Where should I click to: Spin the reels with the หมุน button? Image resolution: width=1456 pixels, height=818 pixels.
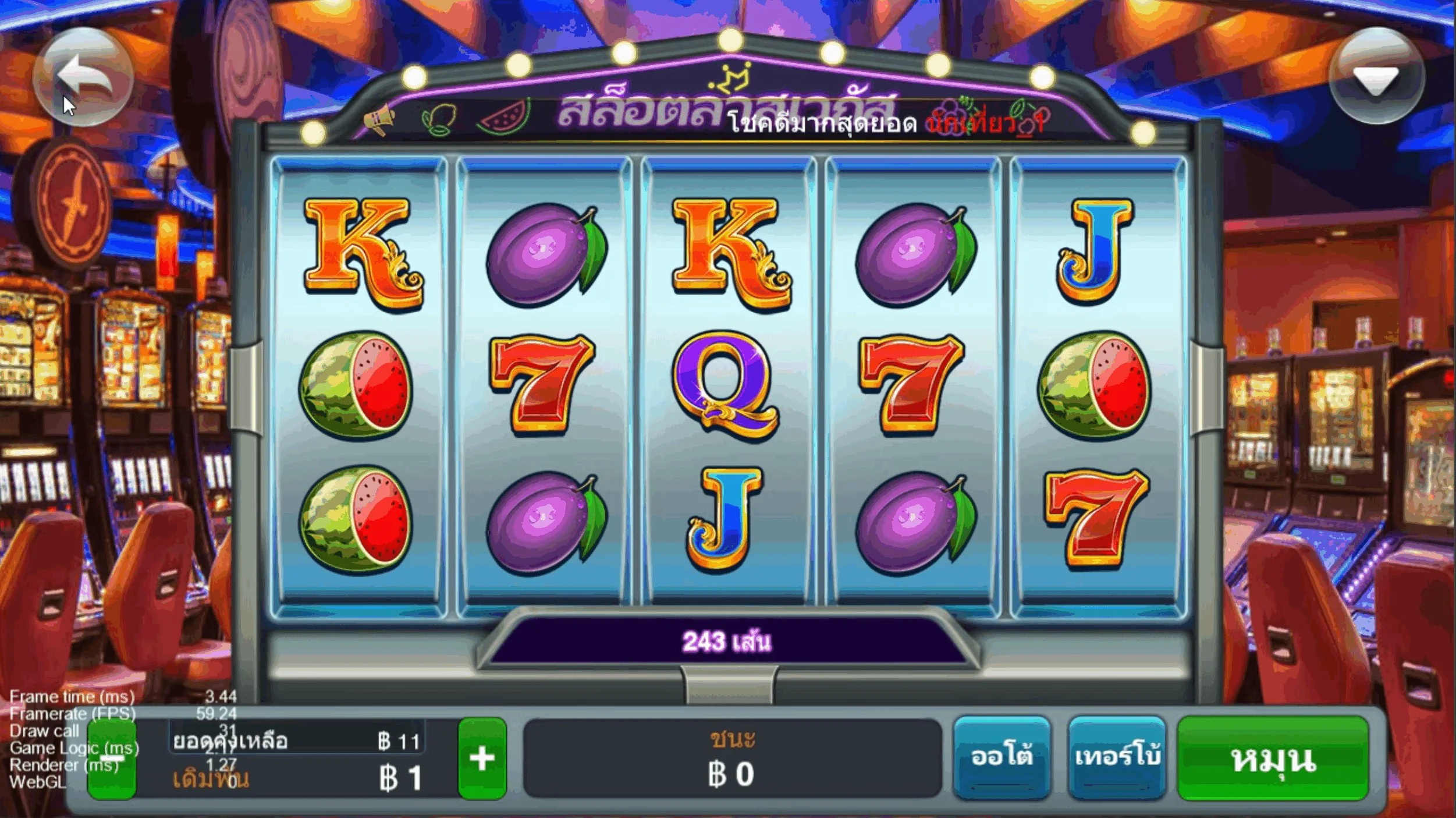tap(1273, 759)
